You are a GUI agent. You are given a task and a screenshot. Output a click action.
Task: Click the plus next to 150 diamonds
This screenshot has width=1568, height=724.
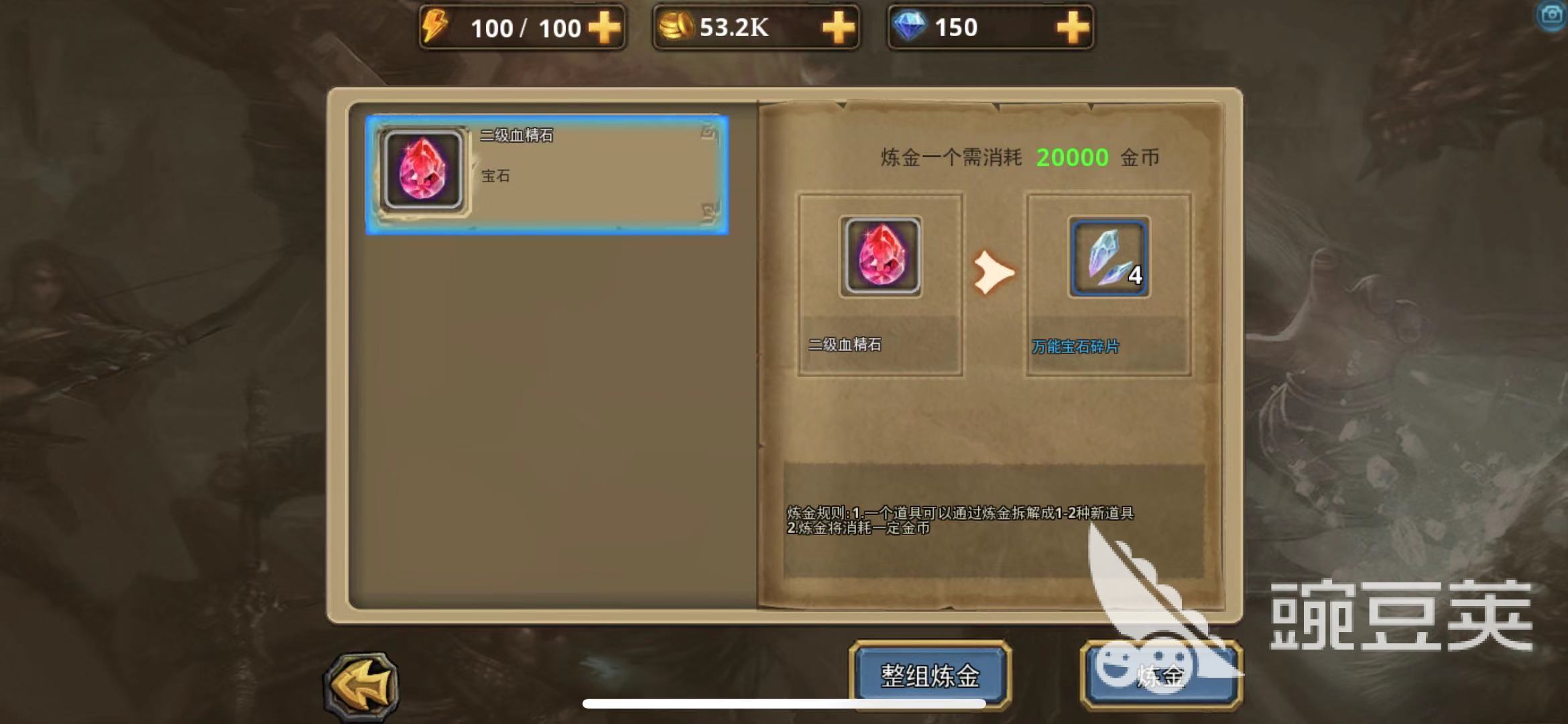pyautogui.click(x=1070, y=27)
